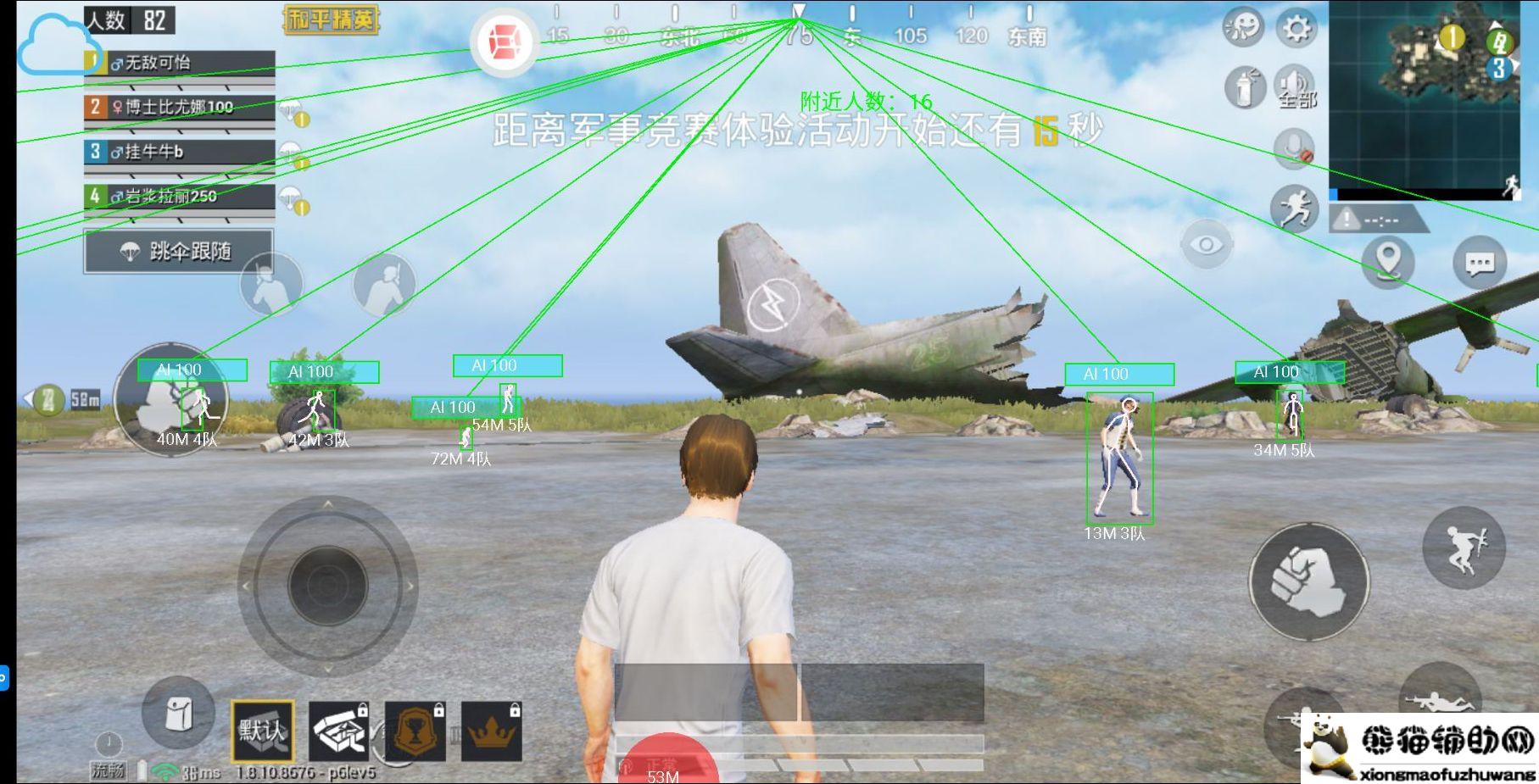Image resolution: width=1539 pixels, height=784 pixels.
Task: Select the 默认 default preset slot
Action: point(263,731)
